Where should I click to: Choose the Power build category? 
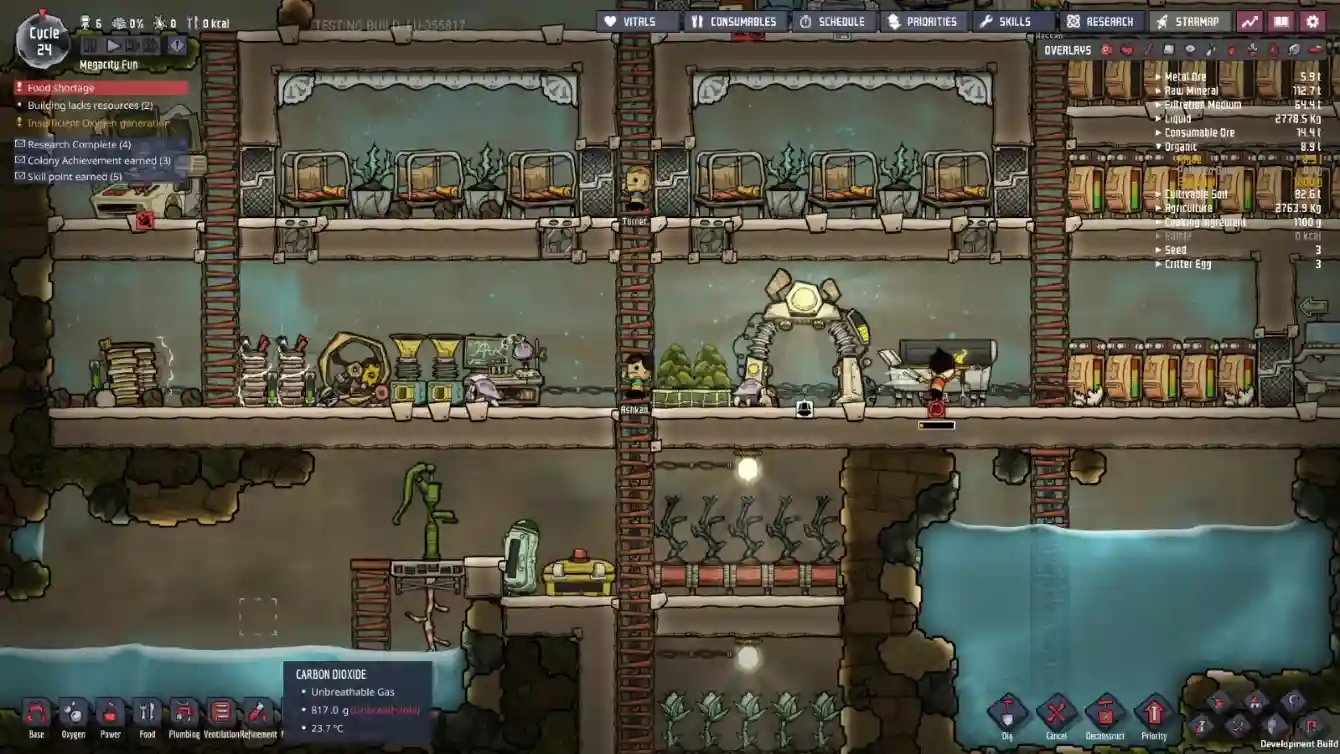111,716
